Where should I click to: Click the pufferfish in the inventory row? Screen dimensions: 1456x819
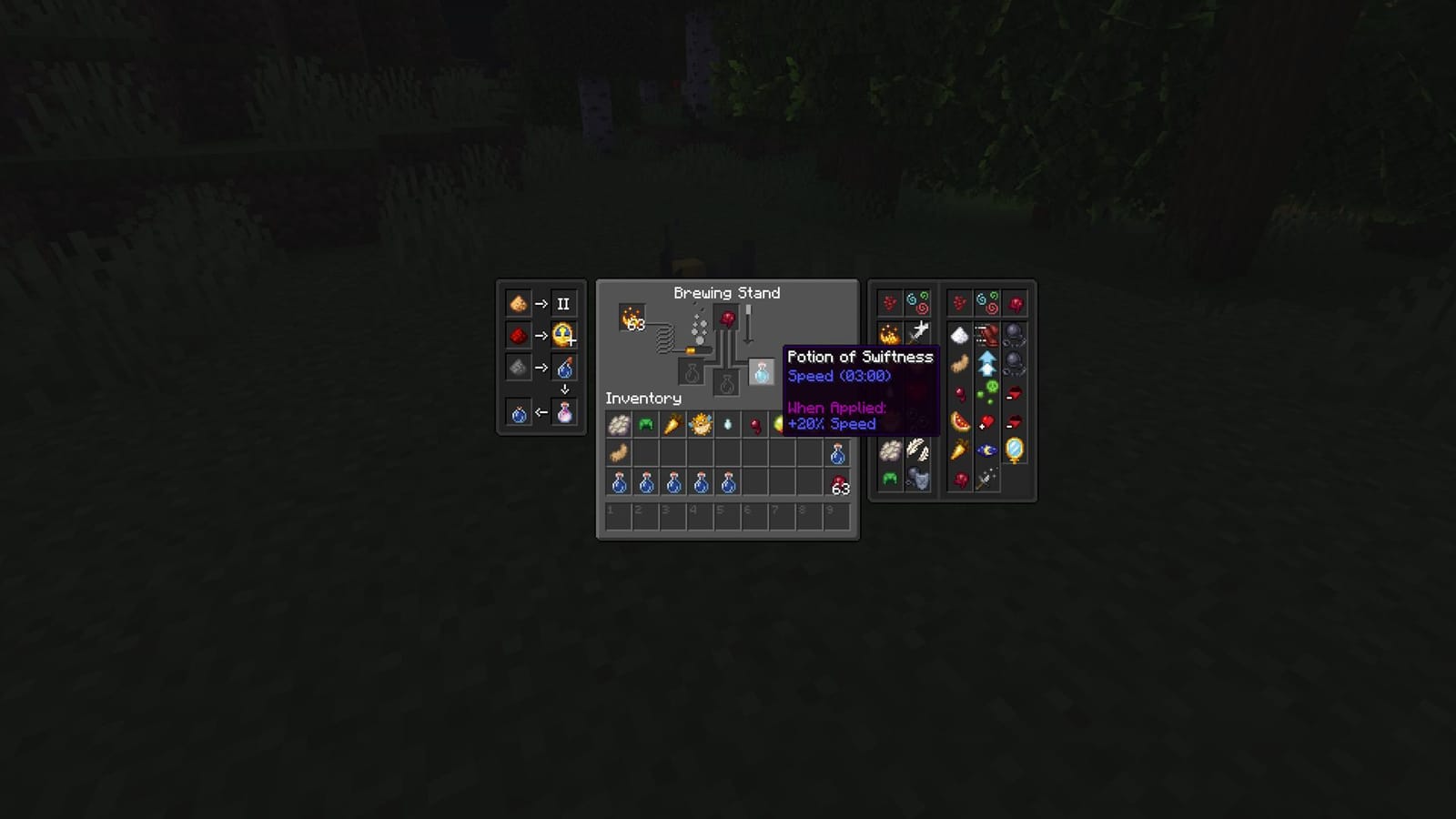700,425
